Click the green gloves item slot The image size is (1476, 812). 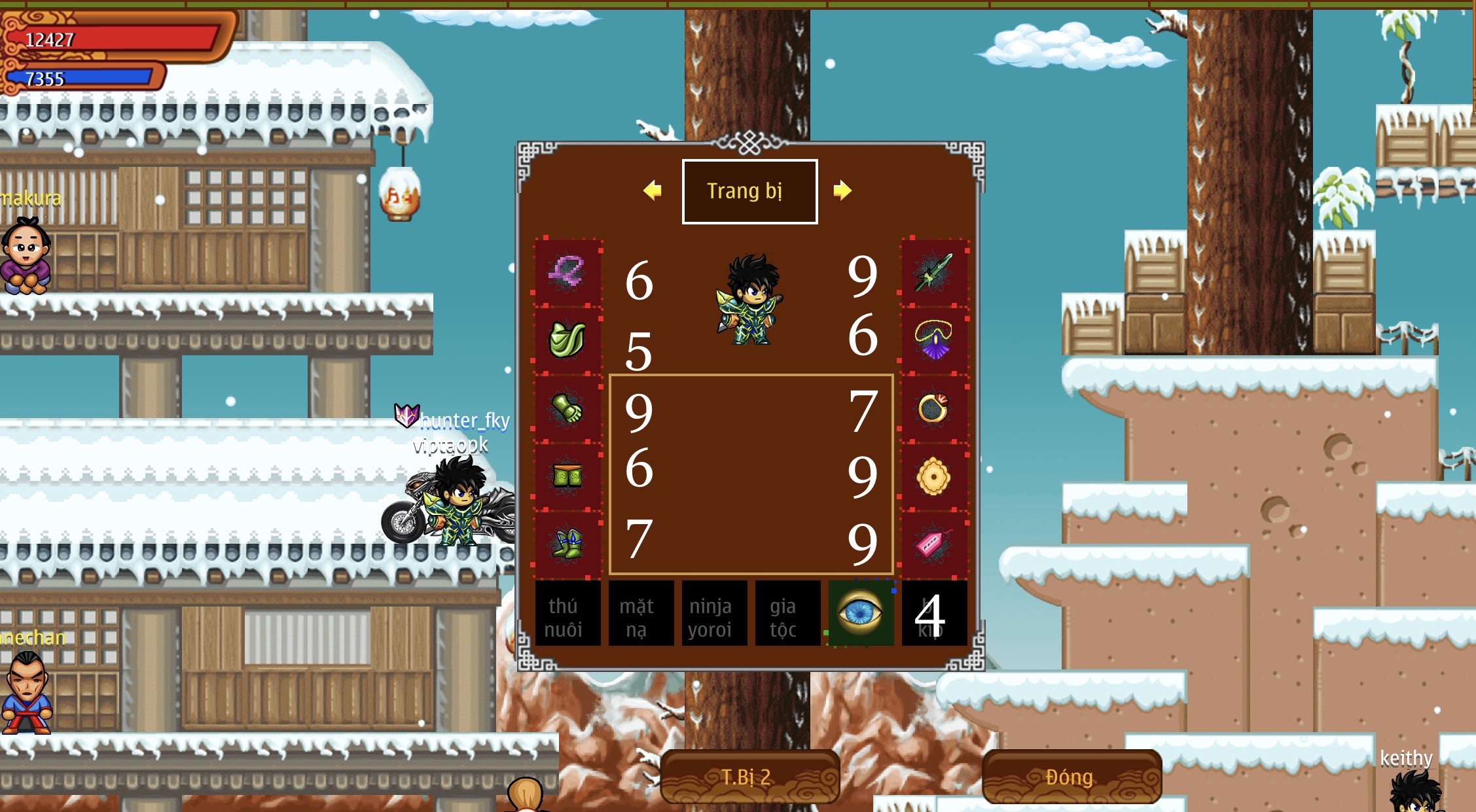pyautogui.click(x=568, y=408)
